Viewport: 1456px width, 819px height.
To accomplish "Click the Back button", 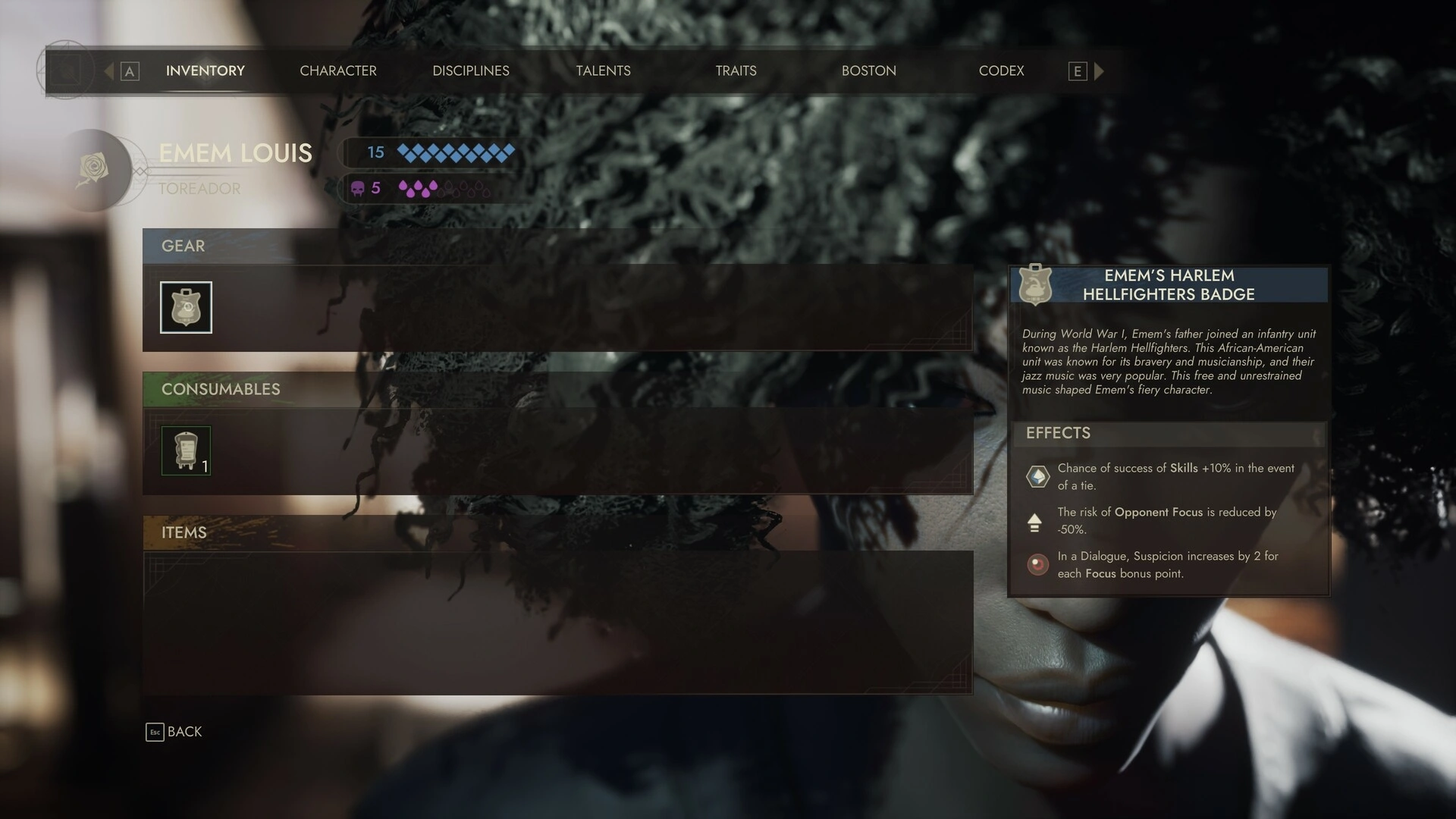I will point(174,732).
